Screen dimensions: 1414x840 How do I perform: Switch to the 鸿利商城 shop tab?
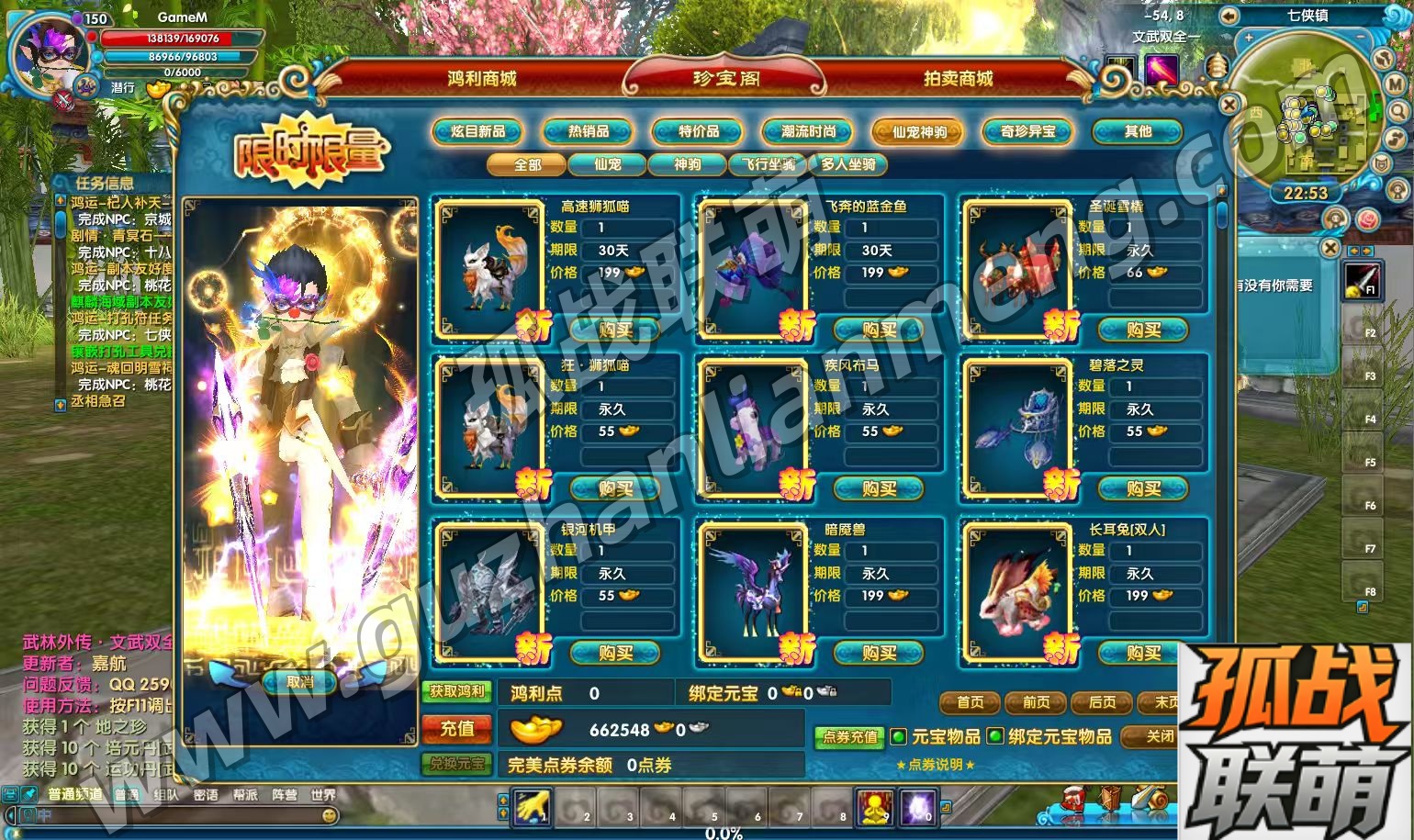[x=482, y=79]
